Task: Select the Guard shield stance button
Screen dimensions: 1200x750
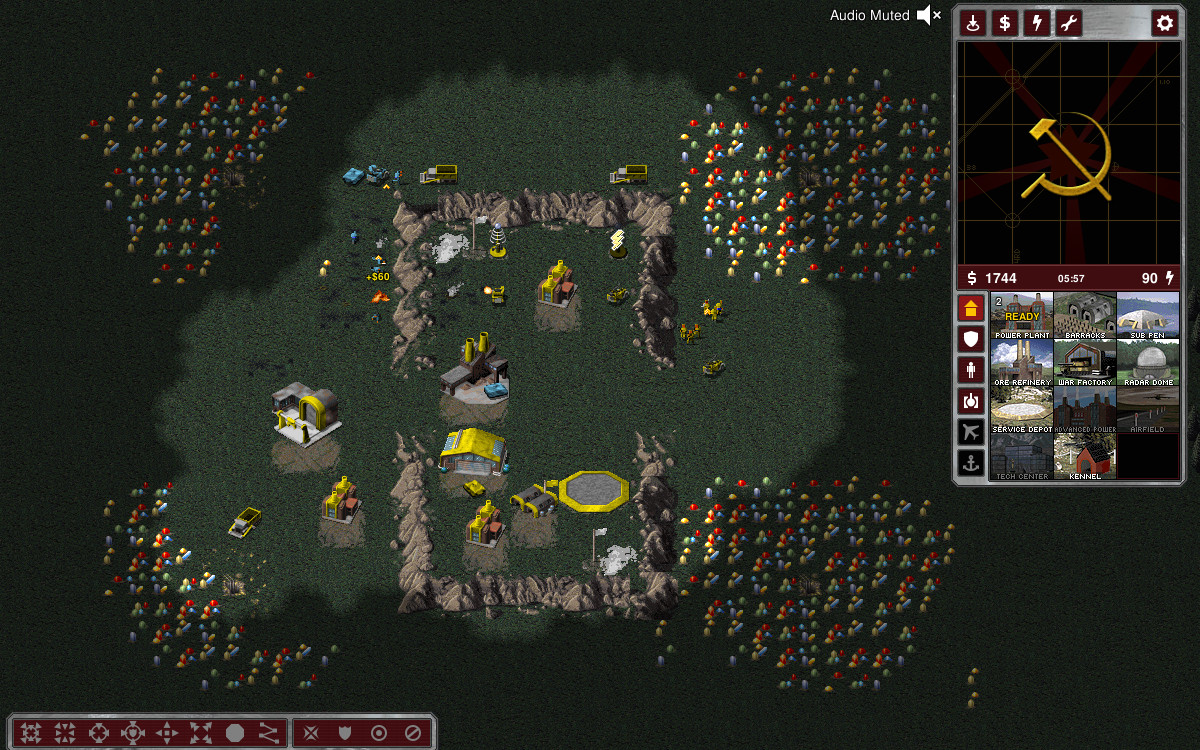Action: (345, 733)
